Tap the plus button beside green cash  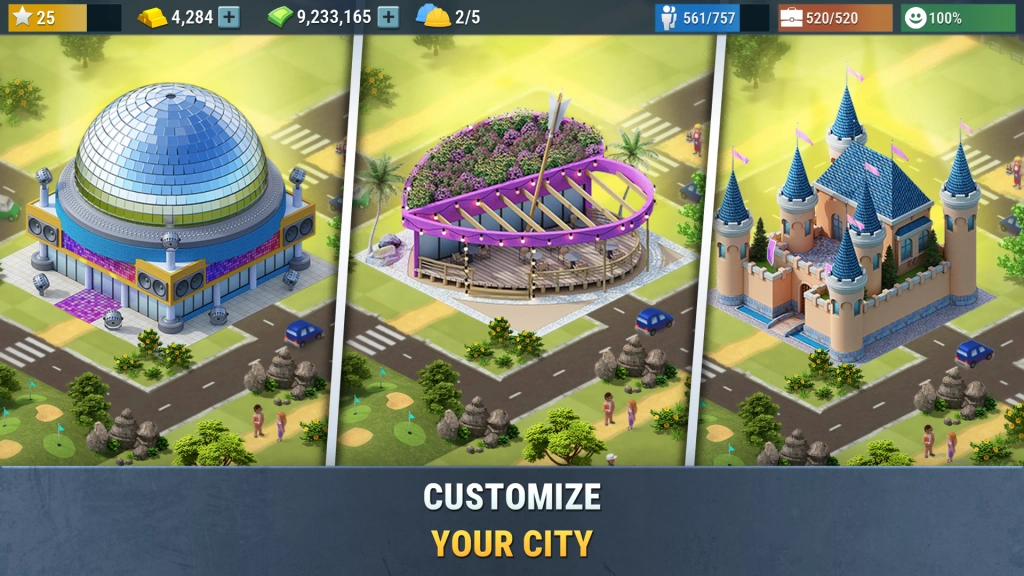pos(388,17)
